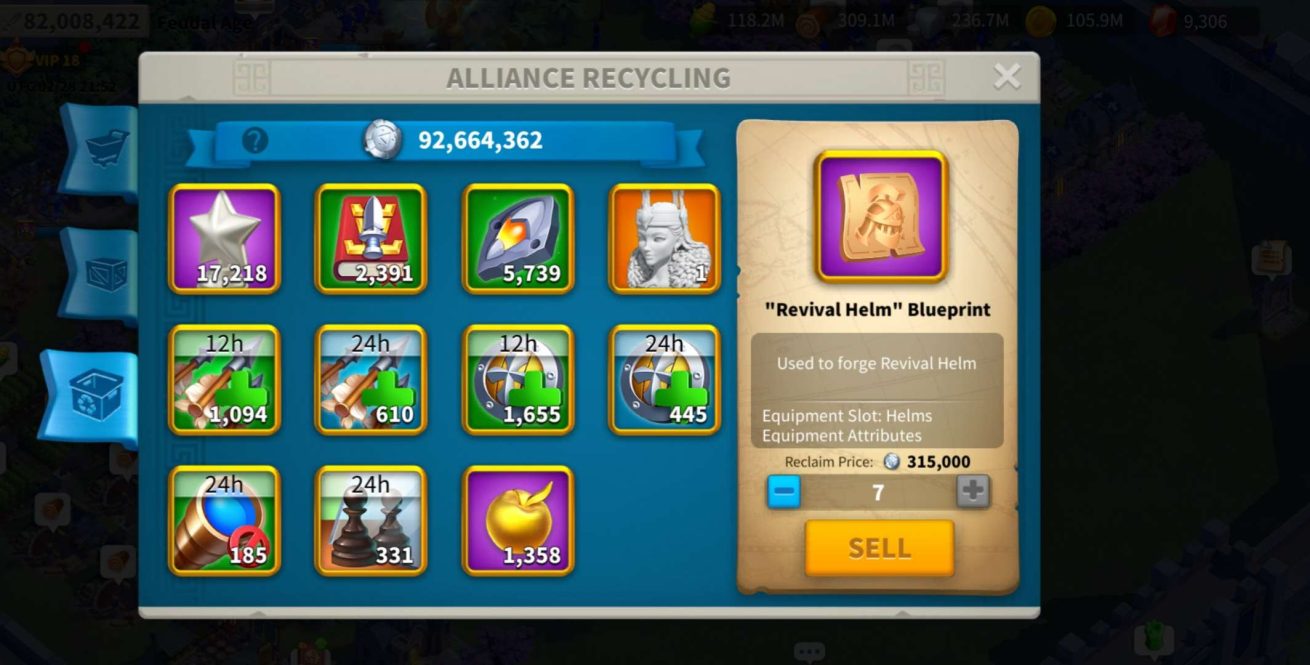Select the 12h spear attack boost
Image resolution: width=1310 pixels, height=665 pixels.
pyautogui.click(x=225, y=379)
